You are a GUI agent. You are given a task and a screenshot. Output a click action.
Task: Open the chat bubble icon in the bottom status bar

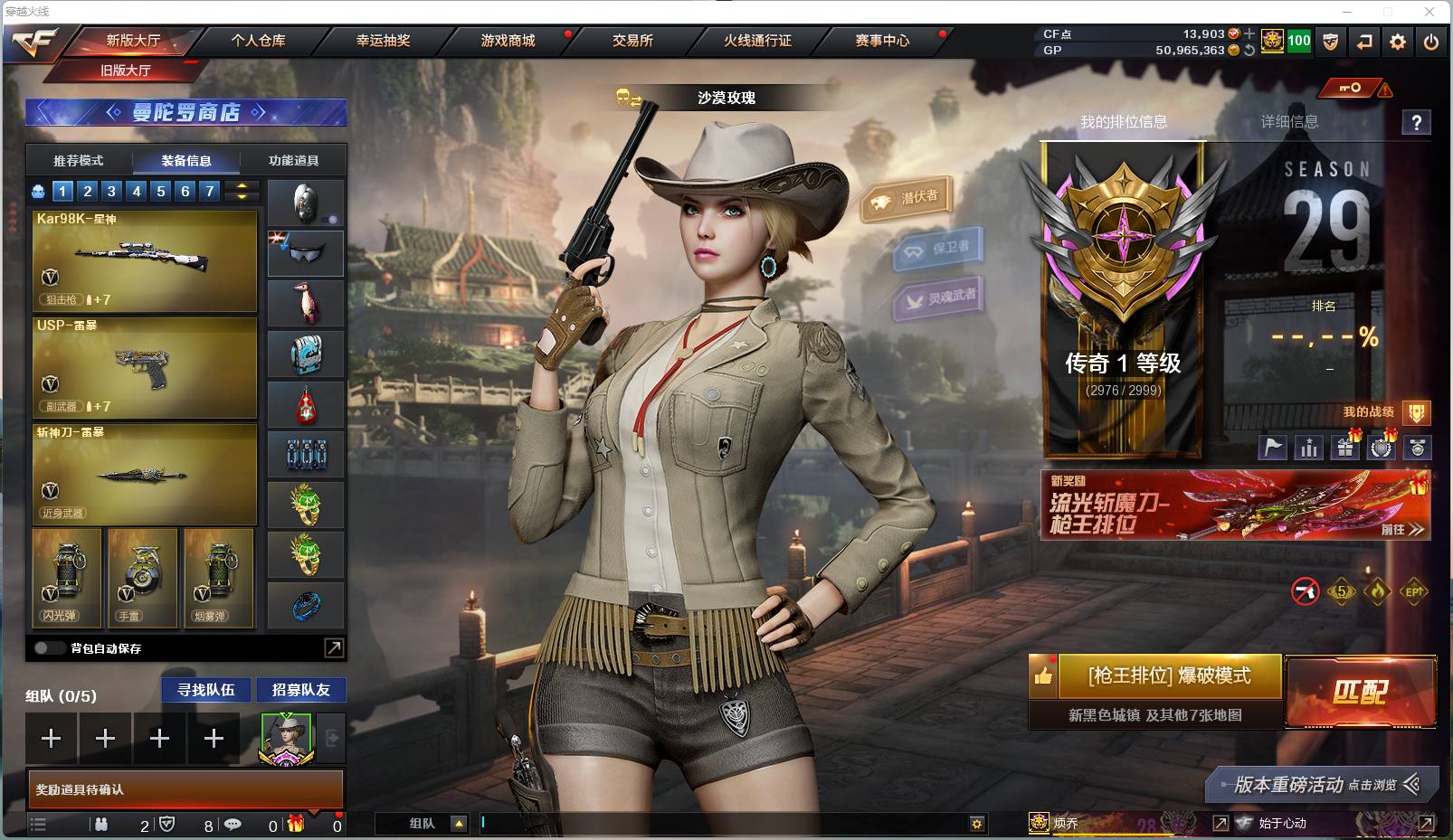point(233,825)
